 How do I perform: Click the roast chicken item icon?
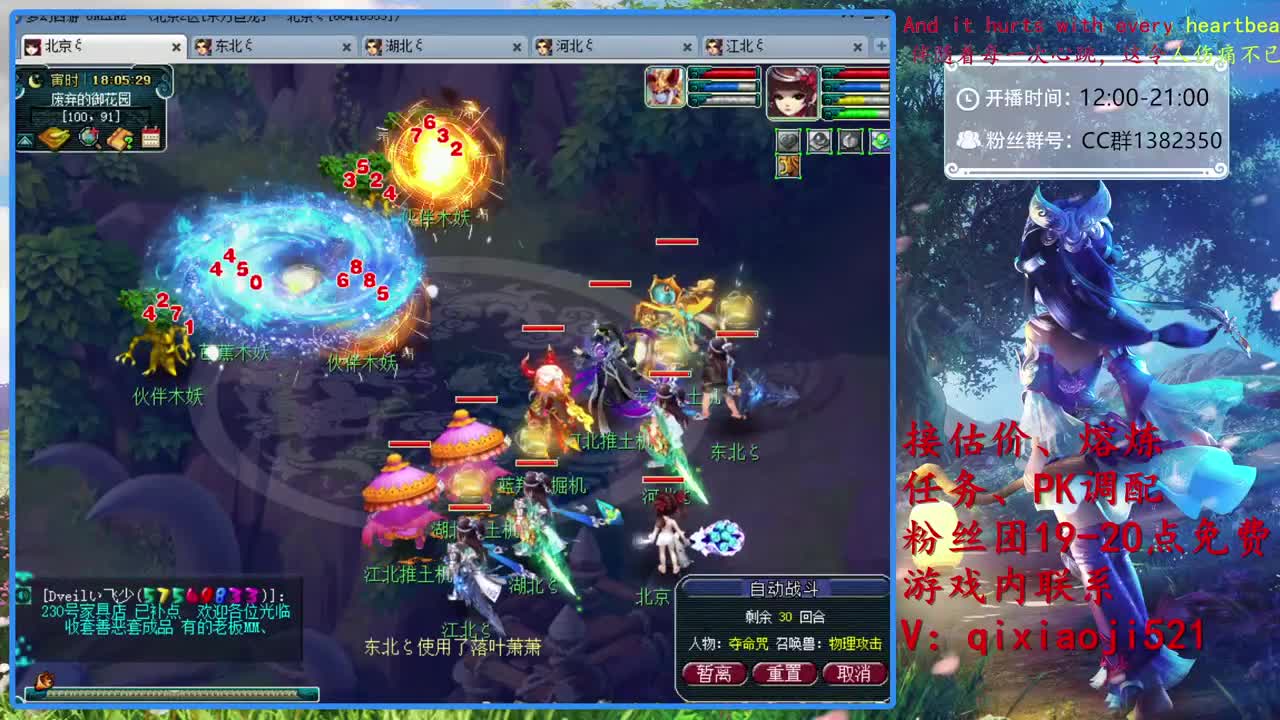pyautogui.click(x=52, y=138)
